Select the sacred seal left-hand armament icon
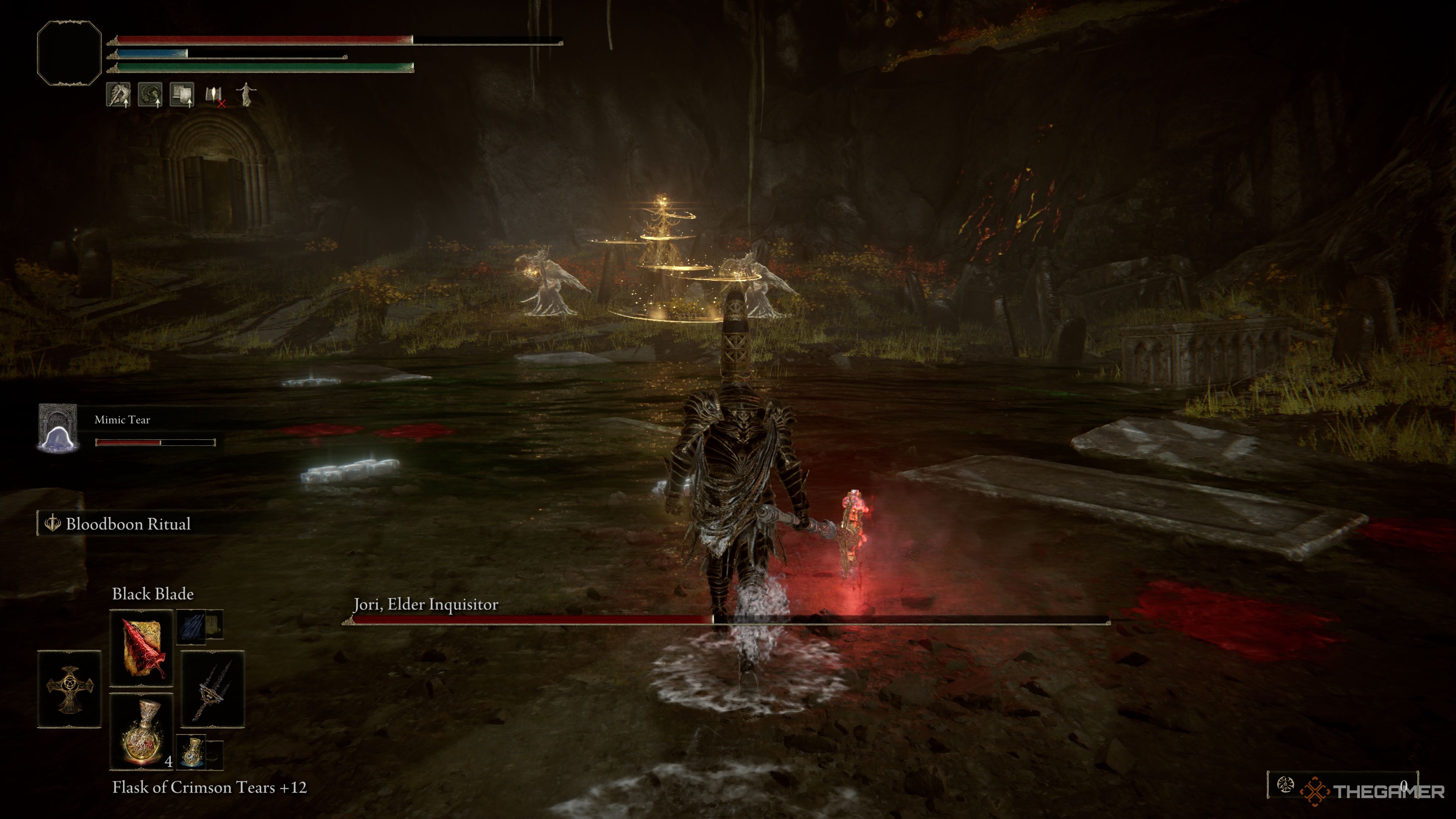 69,690
